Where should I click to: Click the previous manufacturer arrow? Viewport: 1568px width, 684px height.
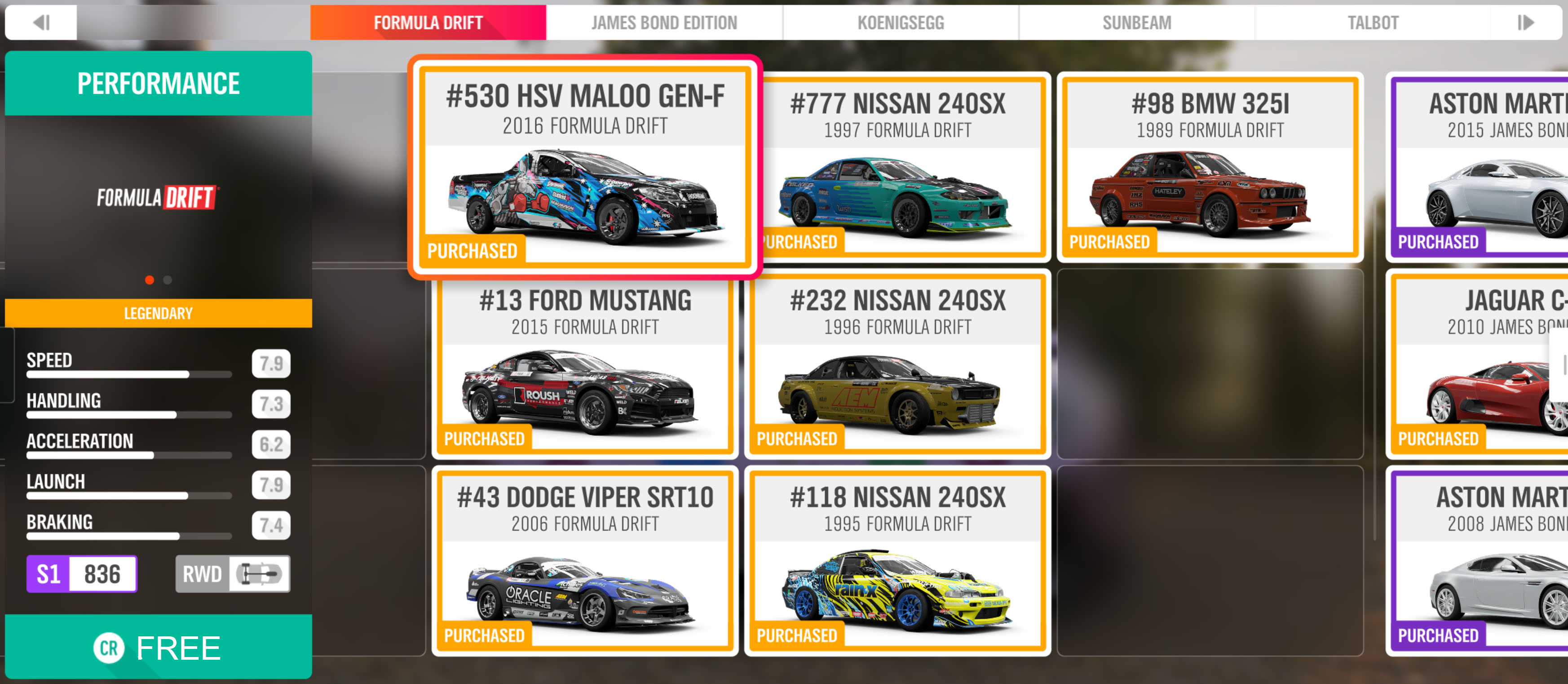click(x=41, y=23)
